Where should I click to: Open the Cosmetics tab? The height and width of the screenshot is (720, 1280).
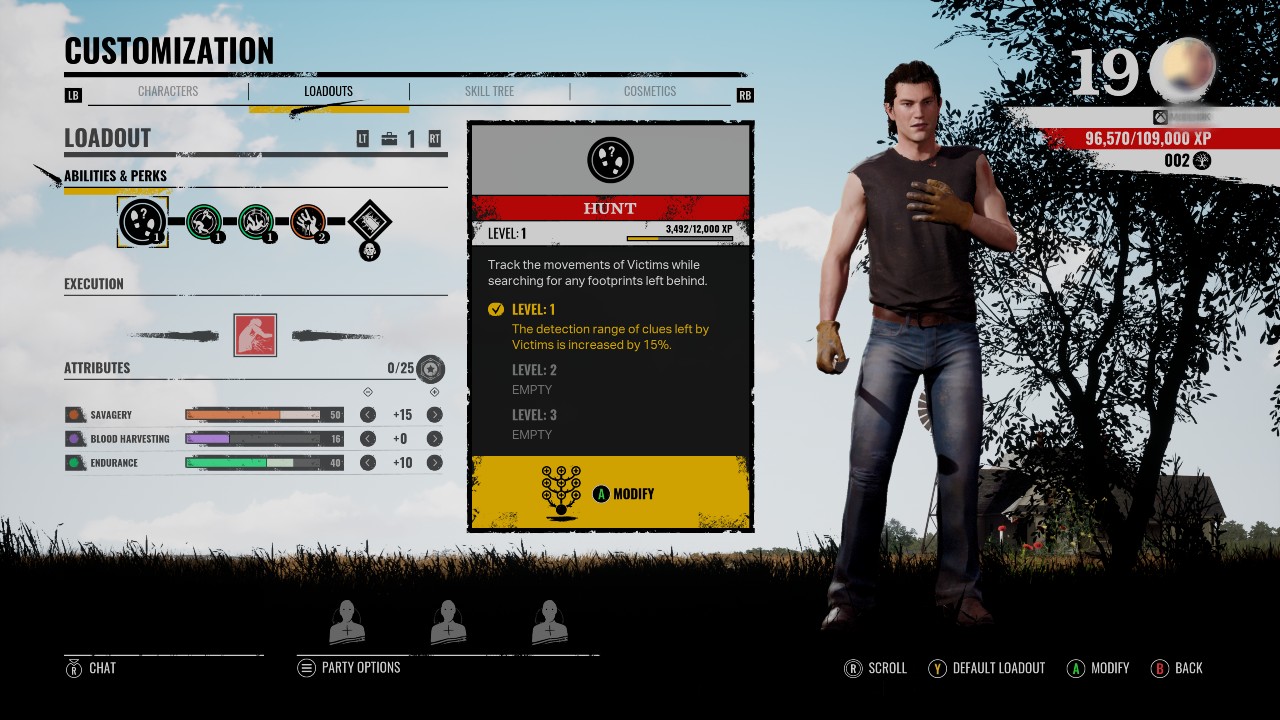(650, 91)
